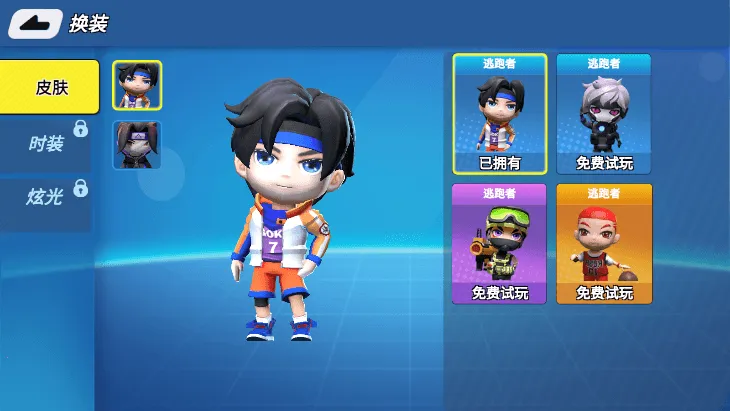Viewport: 730px width, 411px height.
Task: Select the blue headband skin thumbnail
Action: (137, 86)
